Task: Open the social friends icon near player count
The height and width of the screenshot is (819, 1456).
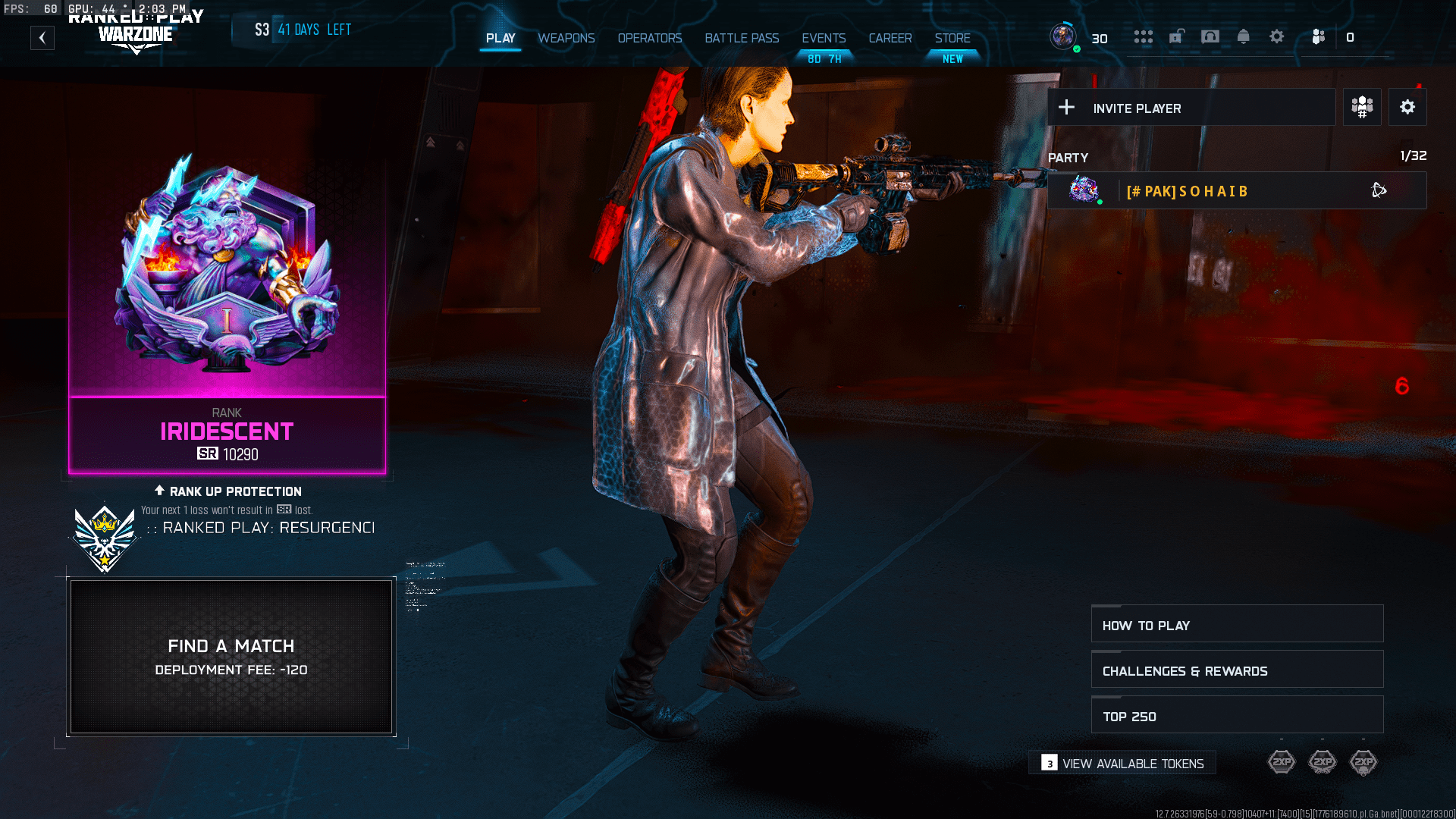Action: tap(1318, 36)
